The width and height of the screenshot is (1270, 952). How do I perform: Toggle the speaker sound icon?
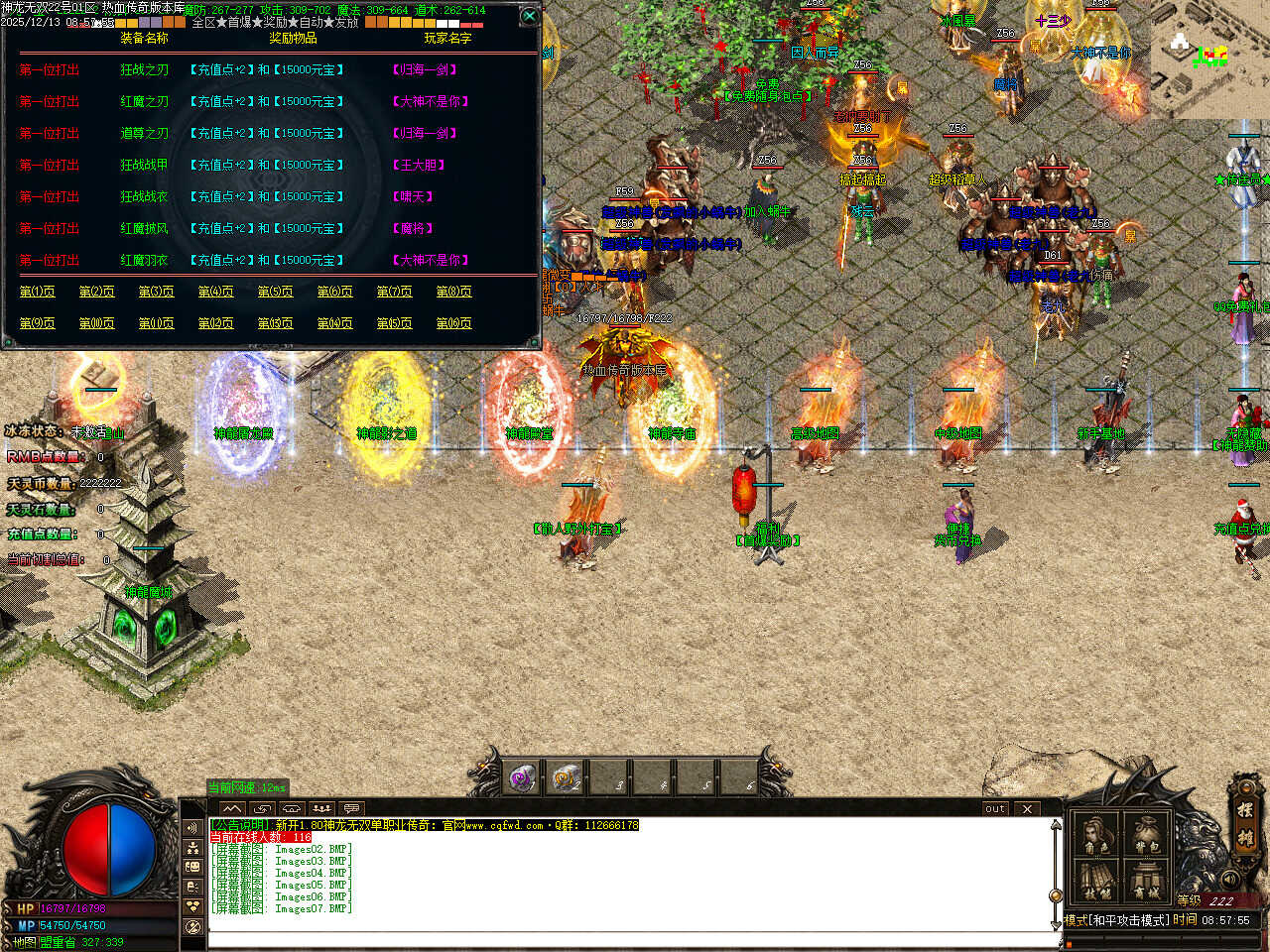(1231, 879)
